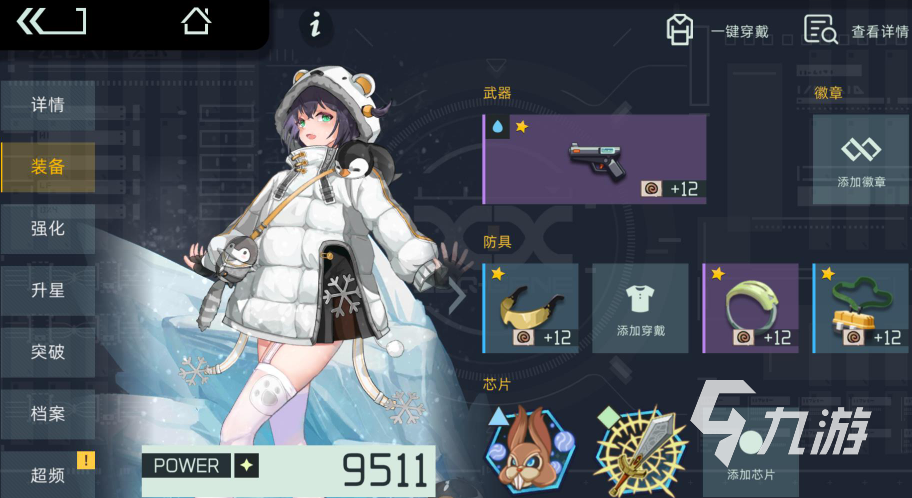The width and height of the screenshot is (912, 498).
Task: Click the empty 添加穿戴 armor slot
Action: pos(640,308)
